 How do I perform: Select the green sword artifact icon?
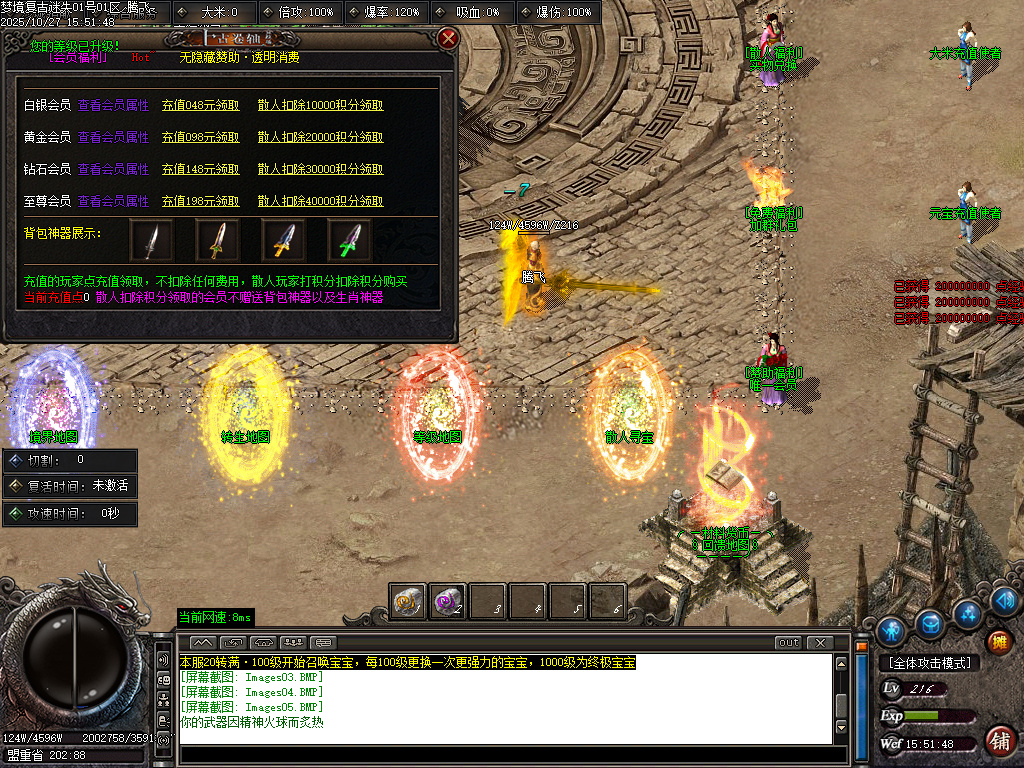pos(349,241)
